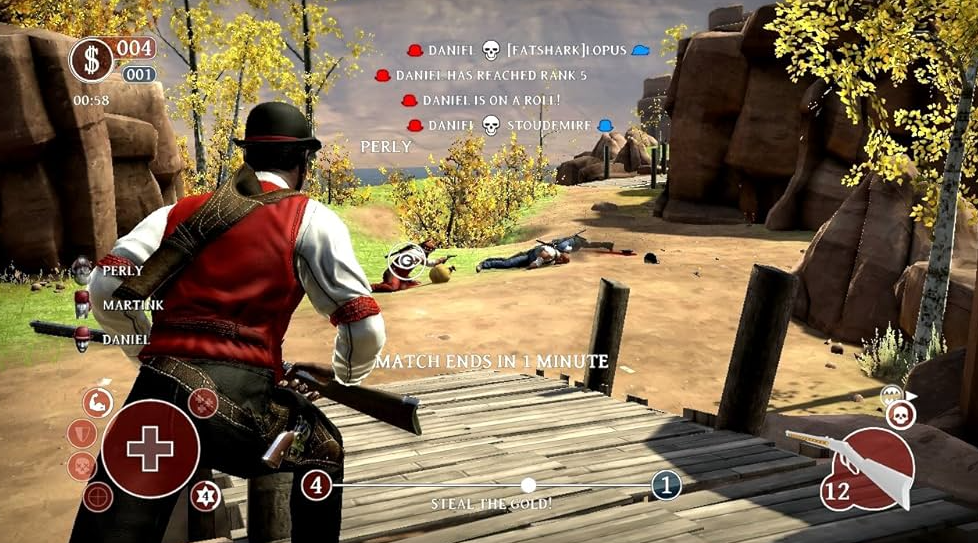Click the Steal the Gold objective marker
The image size is (978, 543).
(x=528, y=485)
